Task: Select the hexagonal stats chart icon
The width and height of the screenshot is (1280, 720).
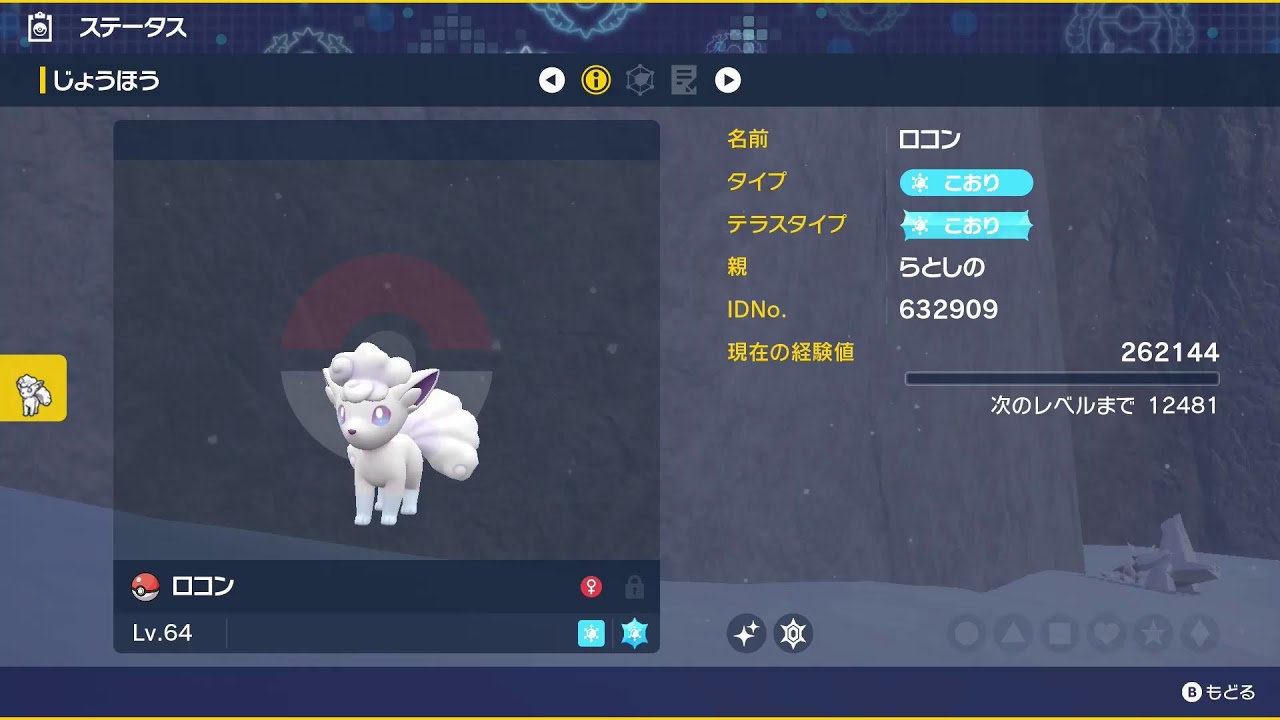Action: tap(640, 81)
